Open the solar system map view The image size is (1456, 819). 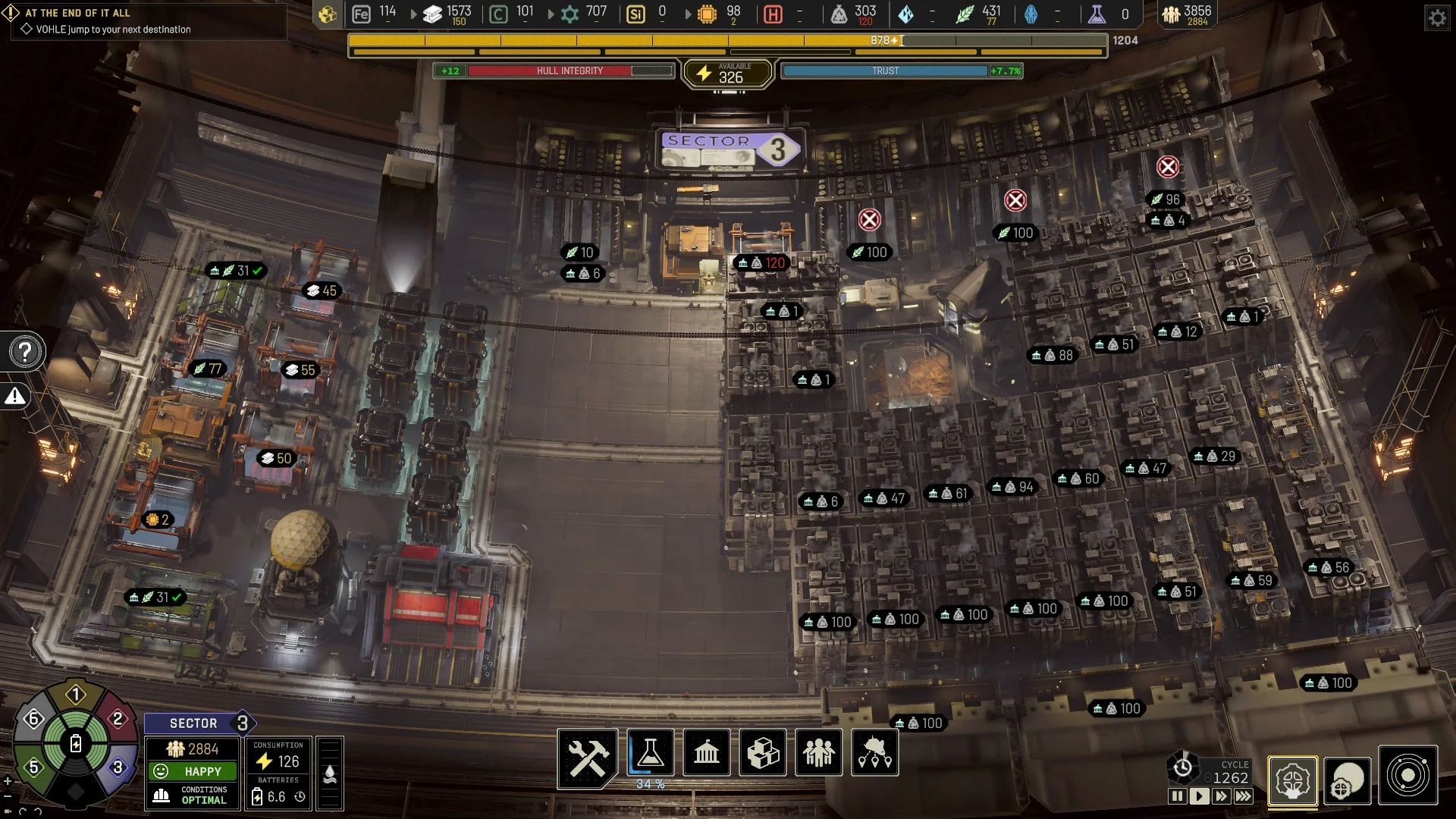click(1407, 776)
